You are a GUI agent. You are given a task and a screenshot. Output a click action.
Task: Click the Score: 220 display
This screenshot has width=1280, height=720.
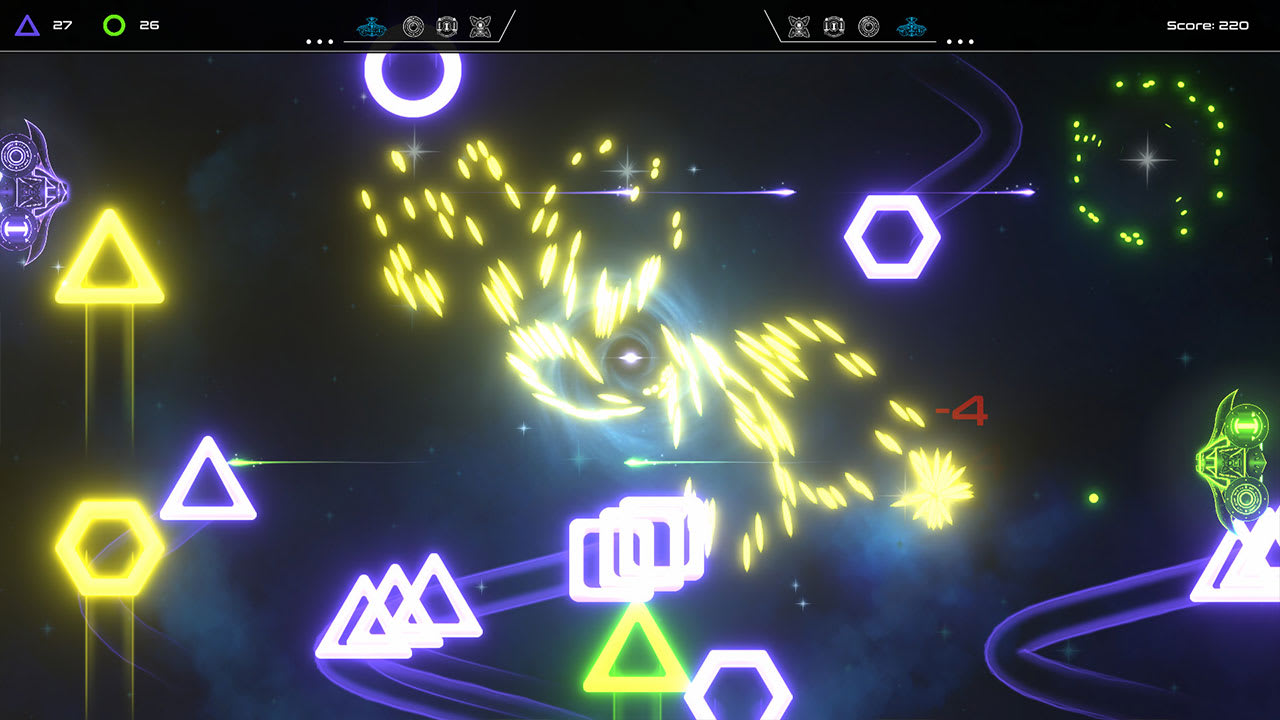pos(1206,24)
